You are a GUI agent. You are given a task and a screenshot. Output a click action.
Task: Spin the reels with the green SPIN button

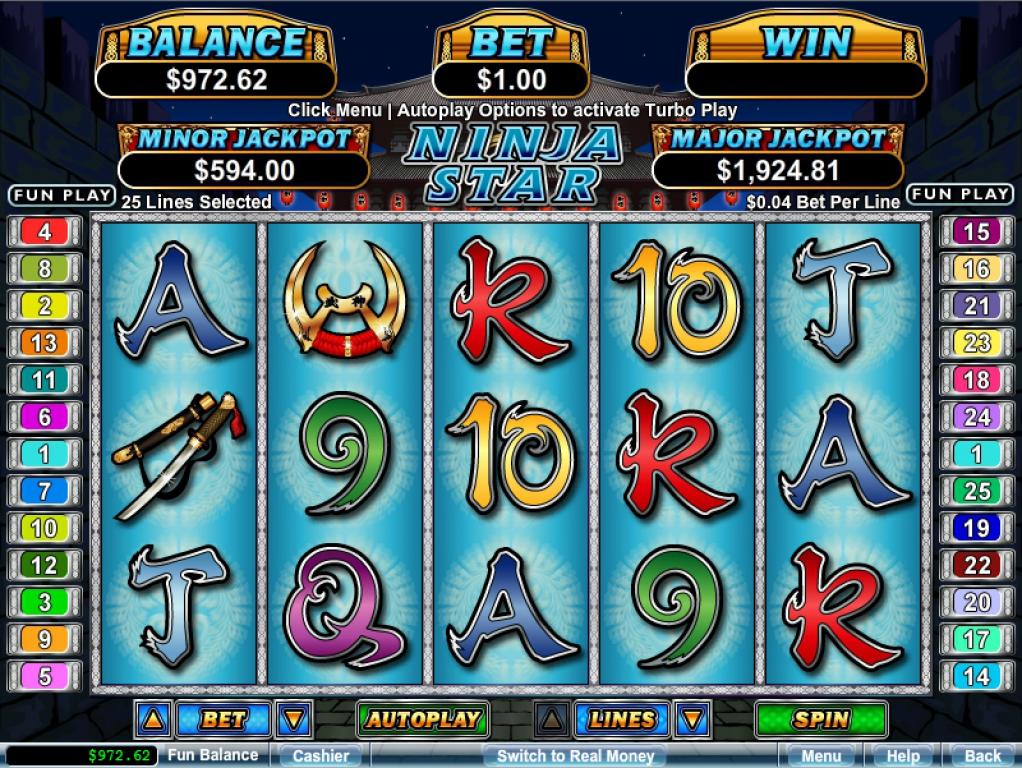[821, 718]
